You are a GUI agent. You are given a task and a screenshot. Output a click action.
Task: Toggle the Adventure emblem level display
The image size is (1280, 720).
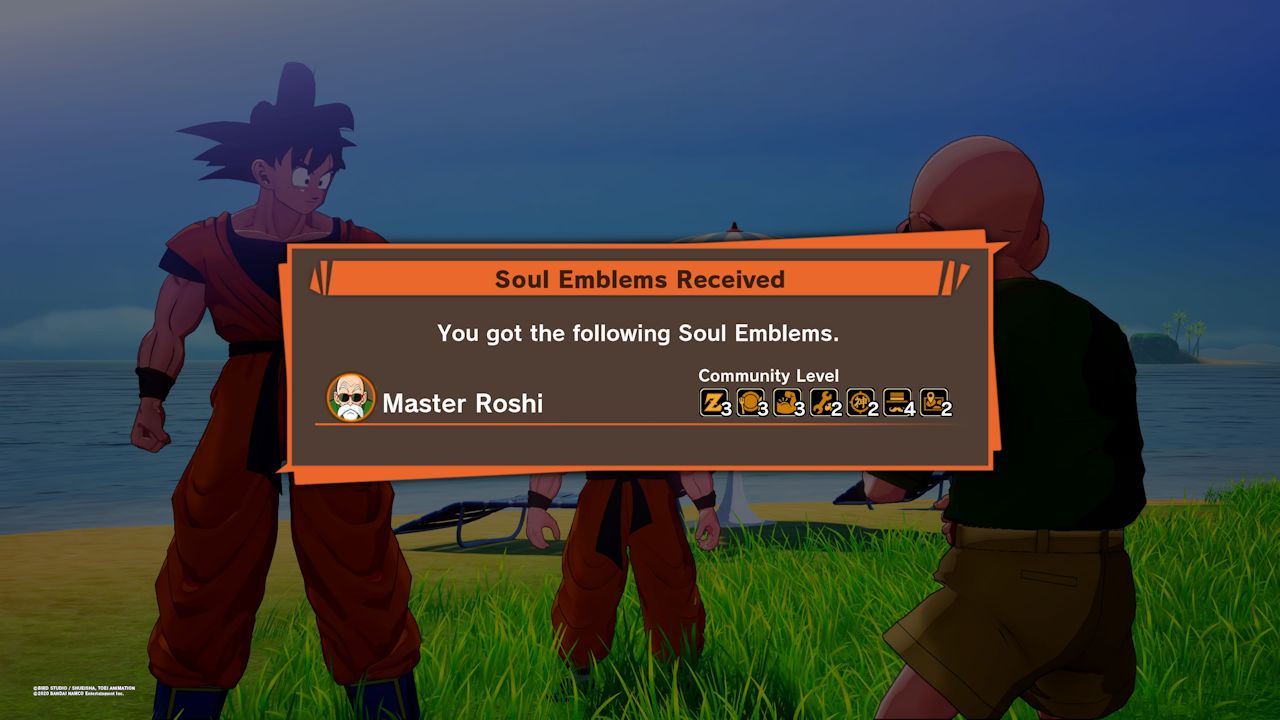(945, 406)
